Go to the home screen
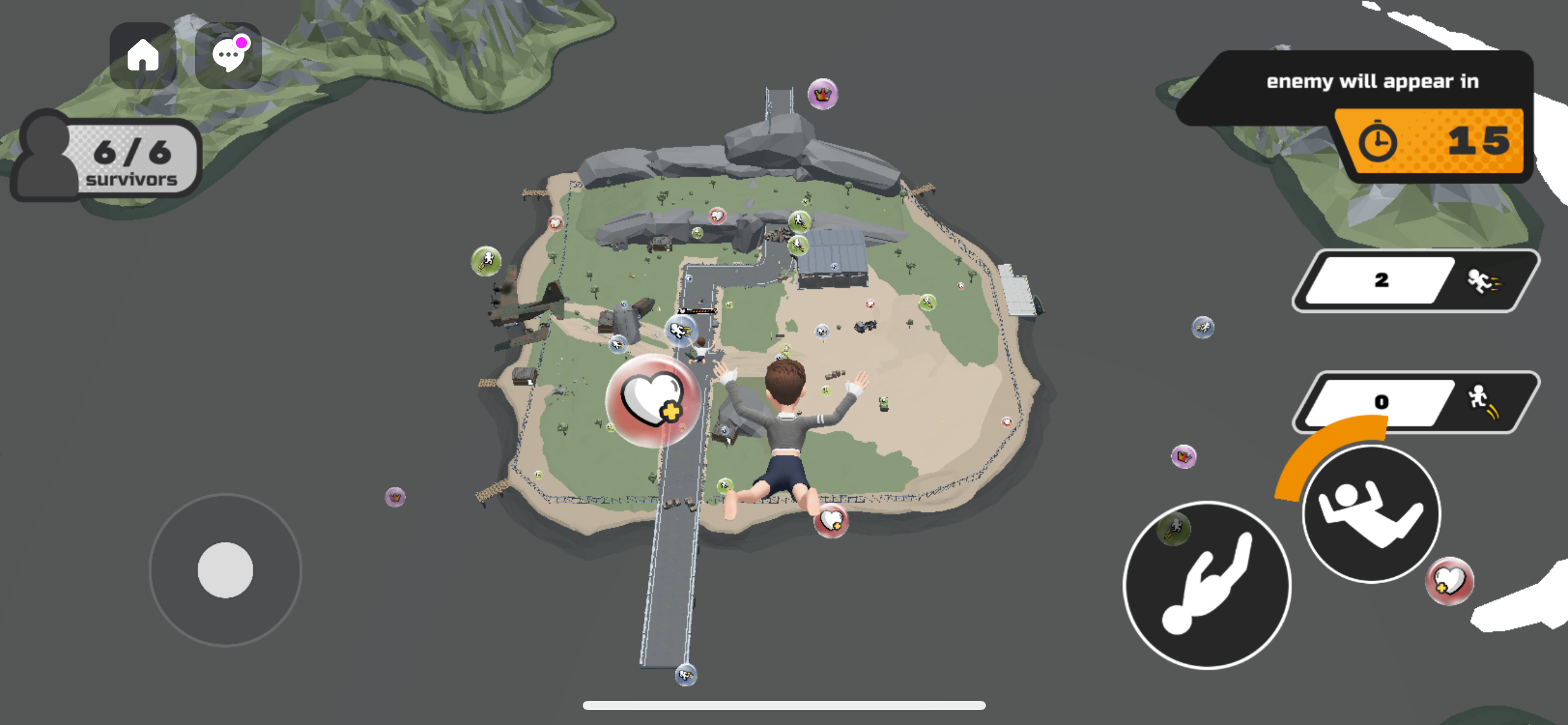This screenshot has width=1568, height=725. coord(143,56)
